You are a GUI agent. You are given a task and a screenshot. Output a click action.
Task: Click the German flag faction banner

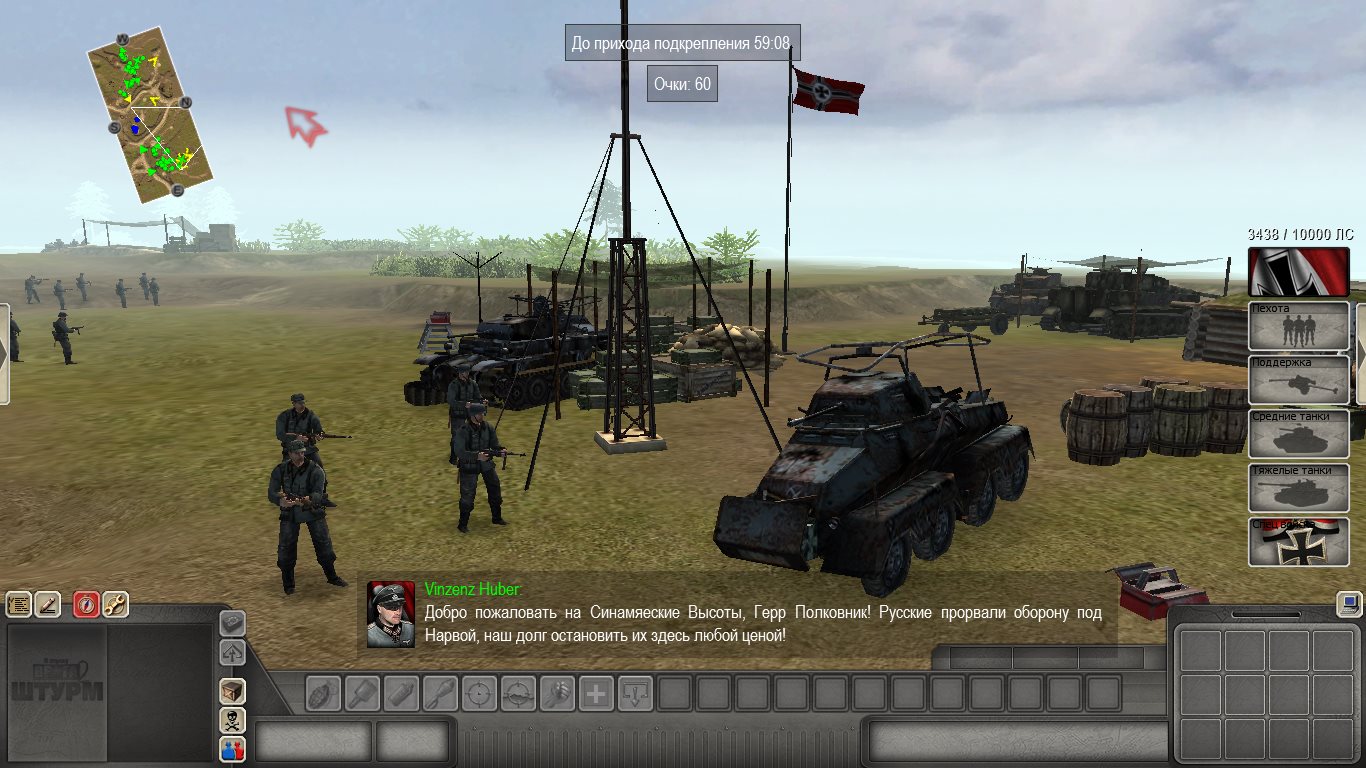click(1299, 272)
